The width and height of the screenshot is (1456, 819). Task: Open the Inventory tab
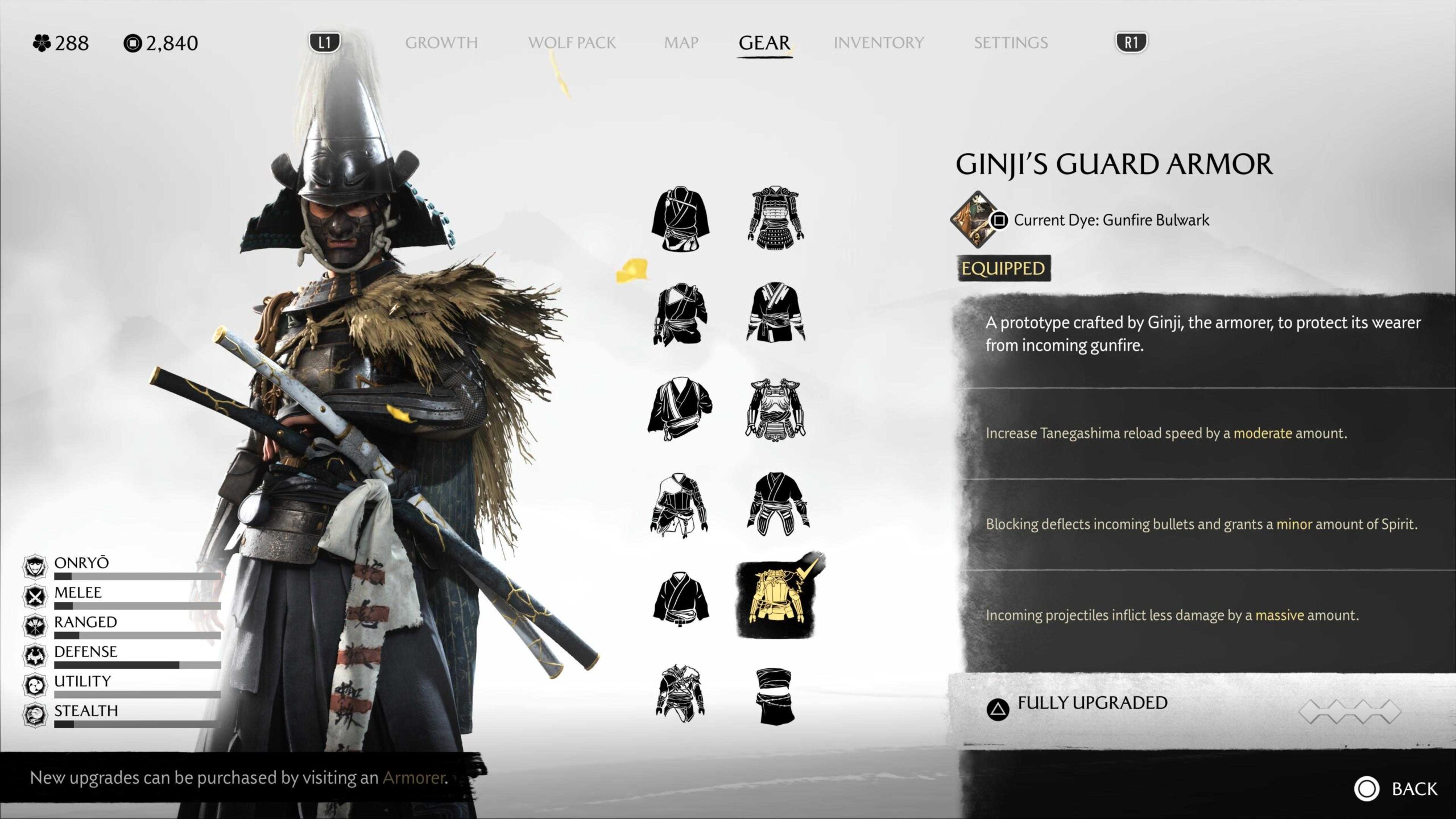[879, 43]
